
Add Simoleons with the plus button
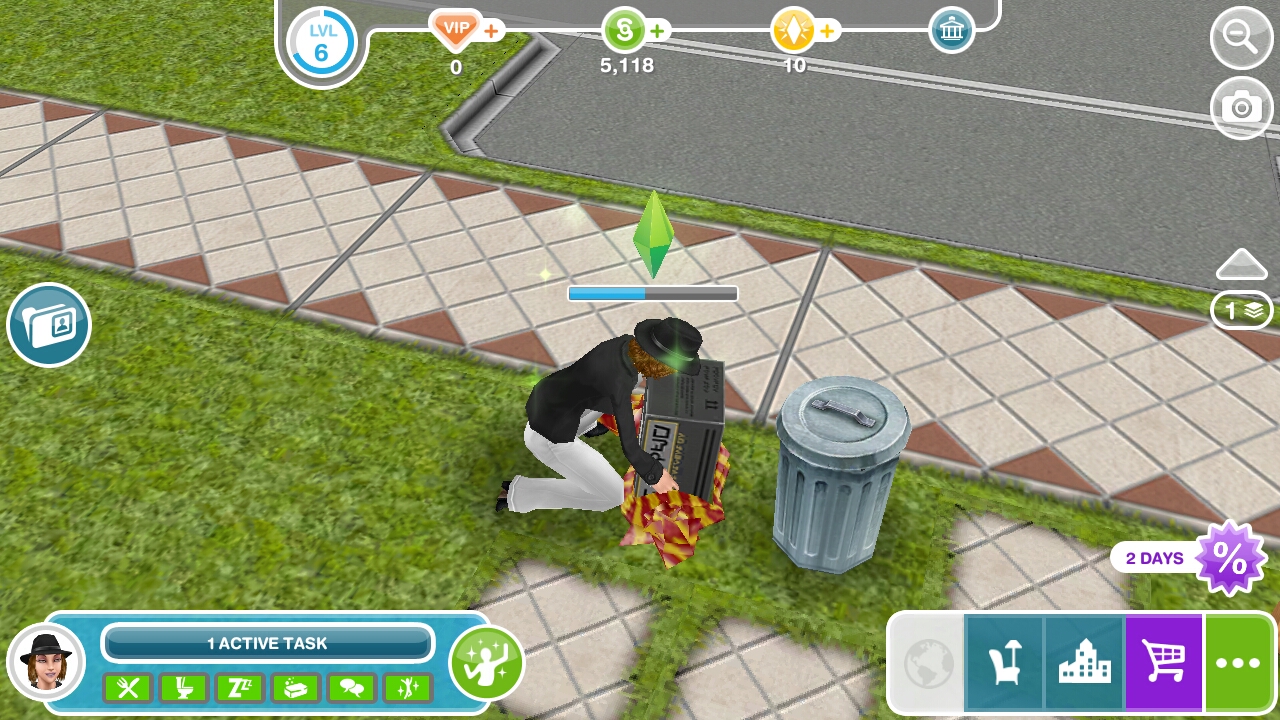tap(658, 31)
